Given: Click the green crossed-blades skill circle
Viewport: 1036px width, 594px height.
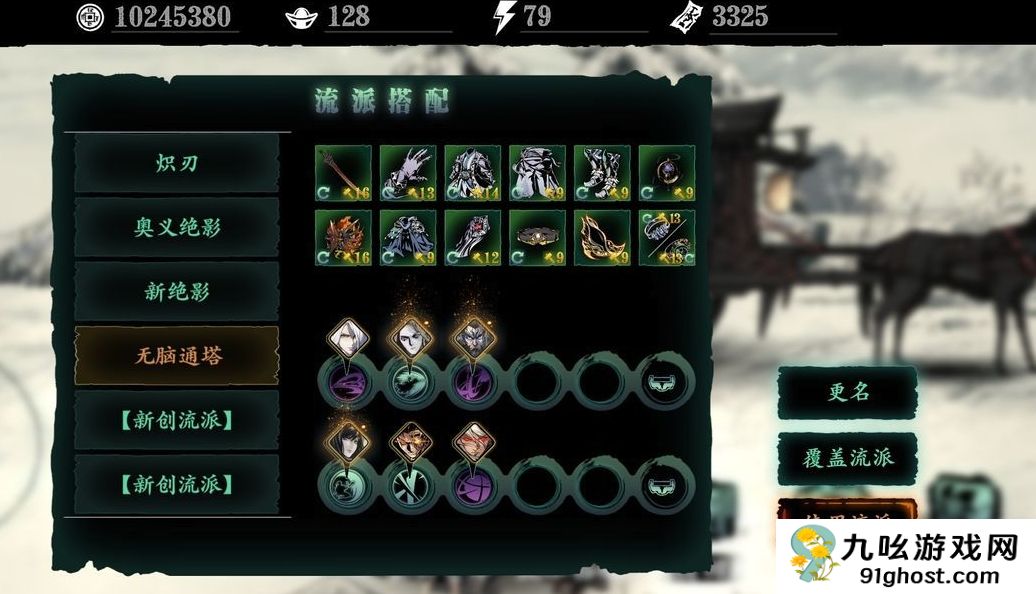Looking at the screenshot, I should click(x=408, y=484).
